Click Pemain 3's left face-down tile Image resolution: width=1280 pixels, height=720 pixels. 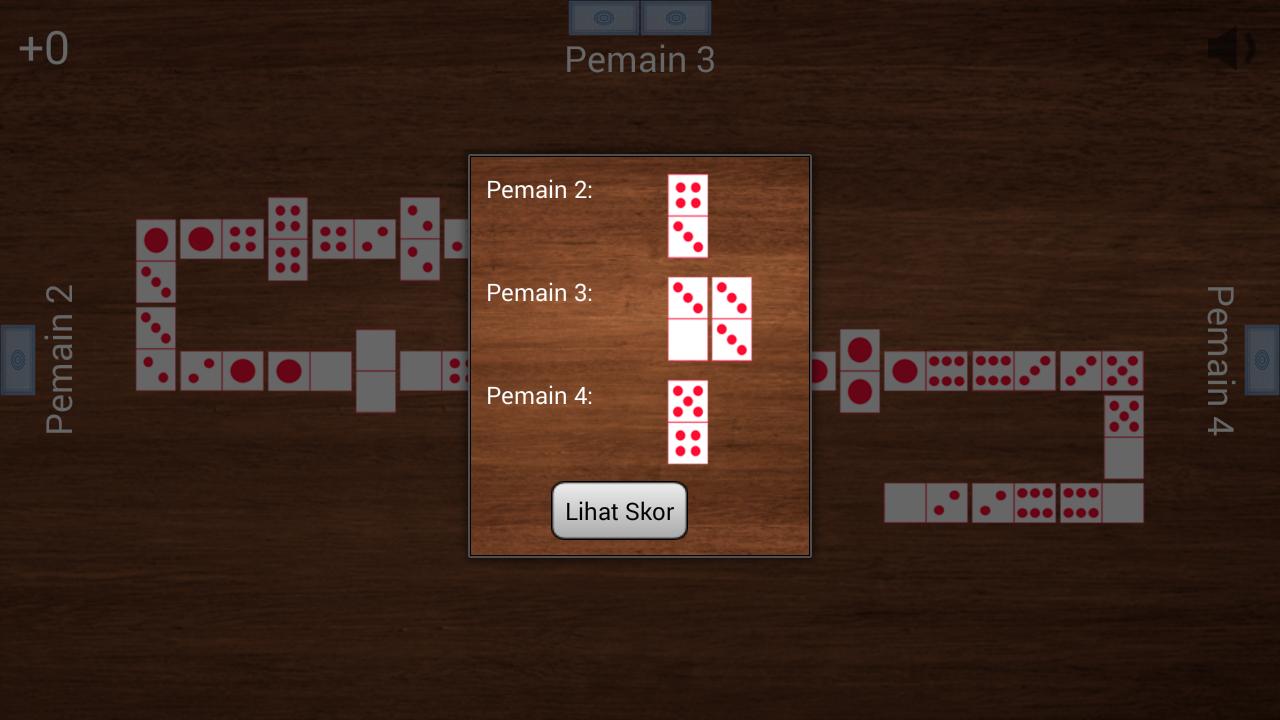click(x=604, y=18)
